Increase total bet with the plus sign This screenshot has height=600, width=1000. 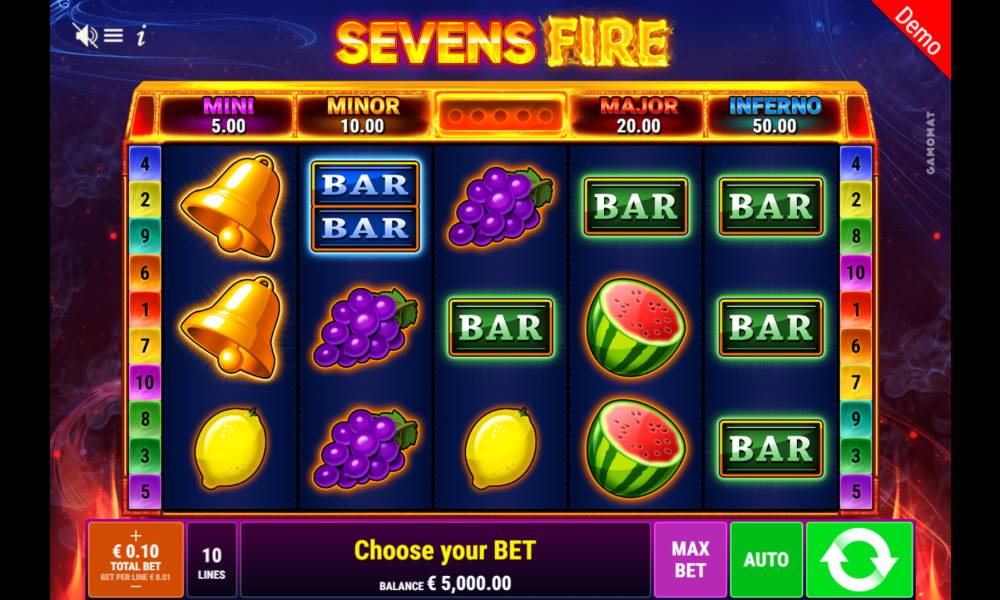point(136,535)
